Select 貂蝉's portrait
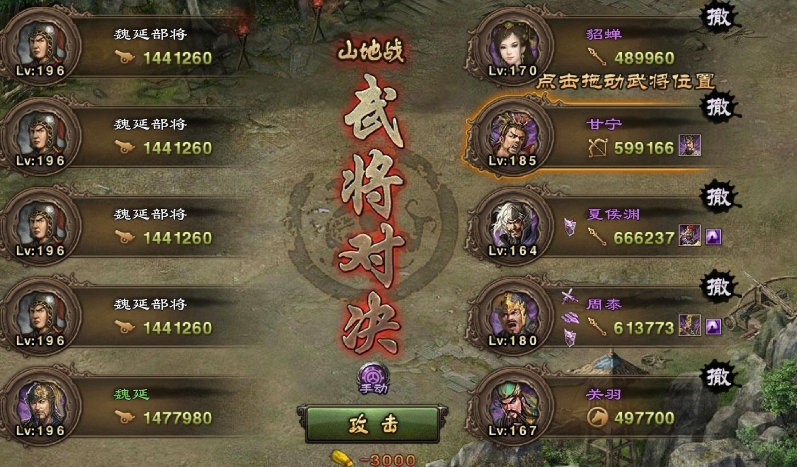The height and width of the screenshot is (467, 797). pos(511,47)
